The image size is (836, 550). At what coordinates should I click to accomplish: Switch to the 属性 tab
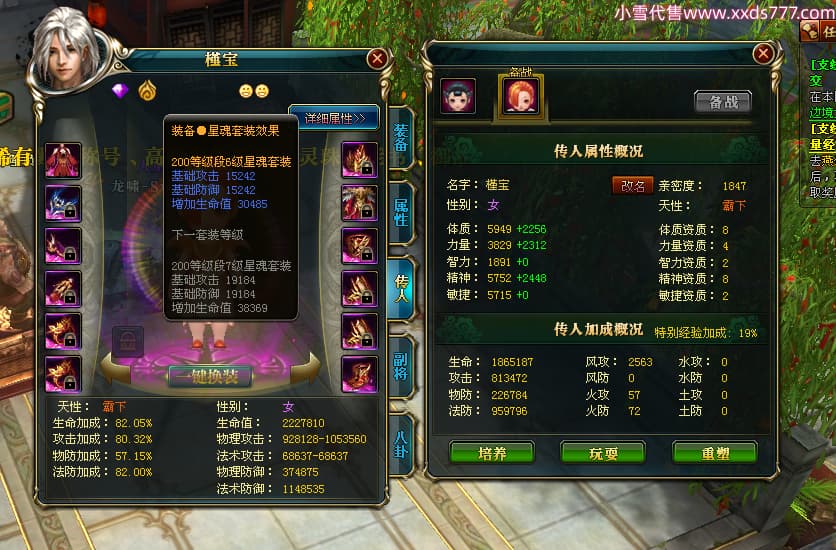point(400,205)
